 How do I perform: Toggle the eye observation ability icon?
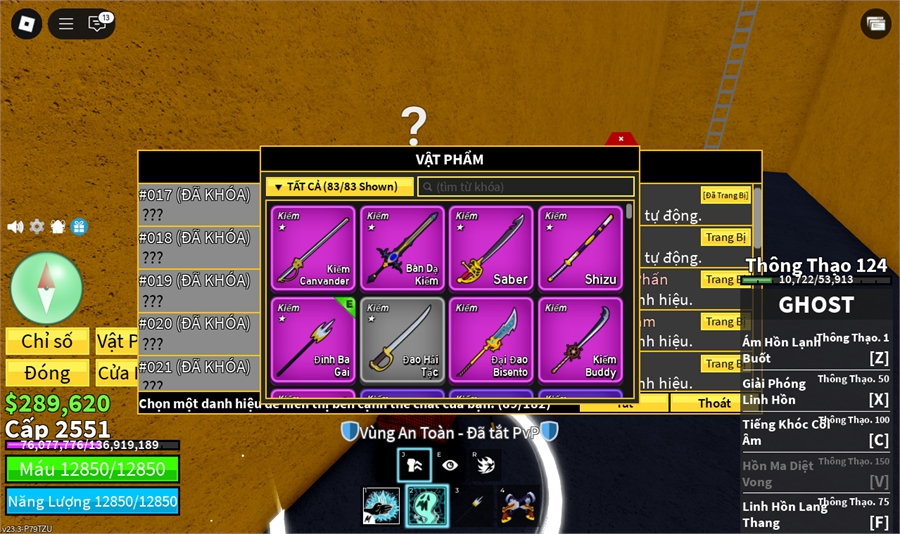450,465
